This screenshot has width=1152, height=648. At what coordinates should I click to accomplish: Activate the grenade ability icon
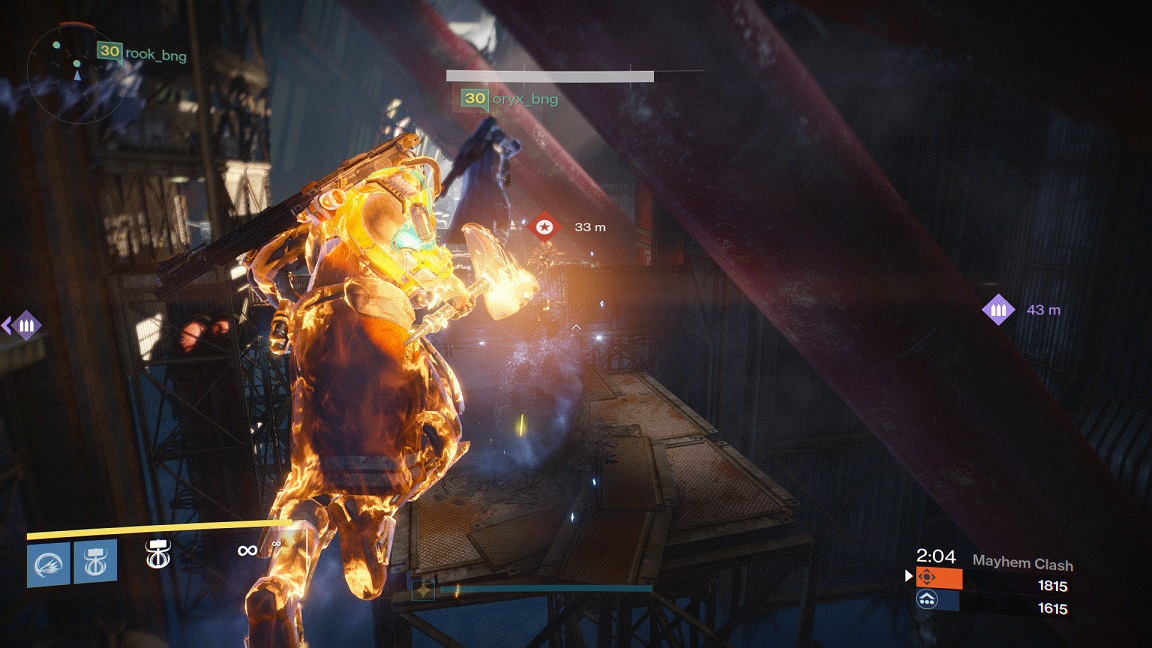(x=48, y=562)
